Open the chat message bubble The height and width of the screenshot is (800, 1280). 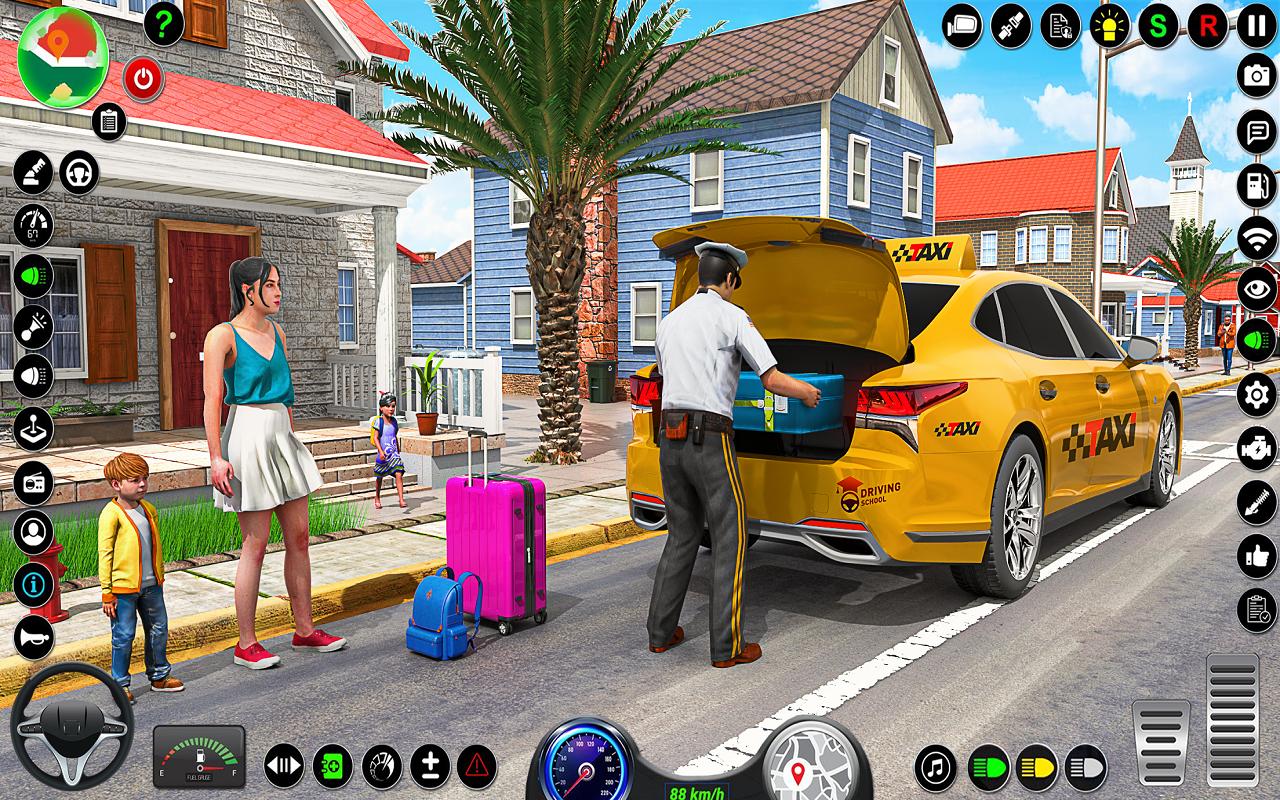tap(1256, 131)
